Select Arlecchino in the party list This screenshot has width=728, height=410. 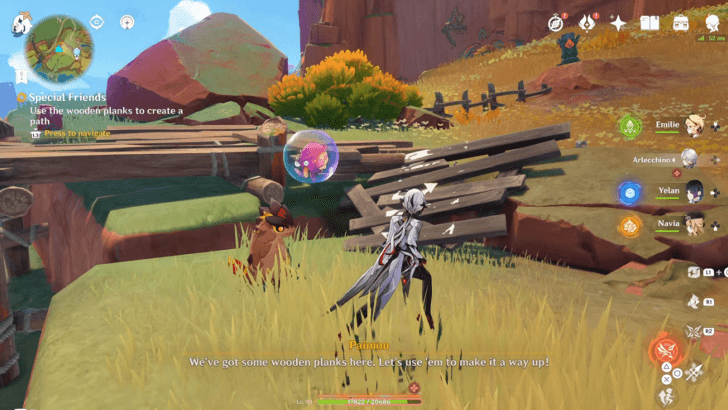690,158
